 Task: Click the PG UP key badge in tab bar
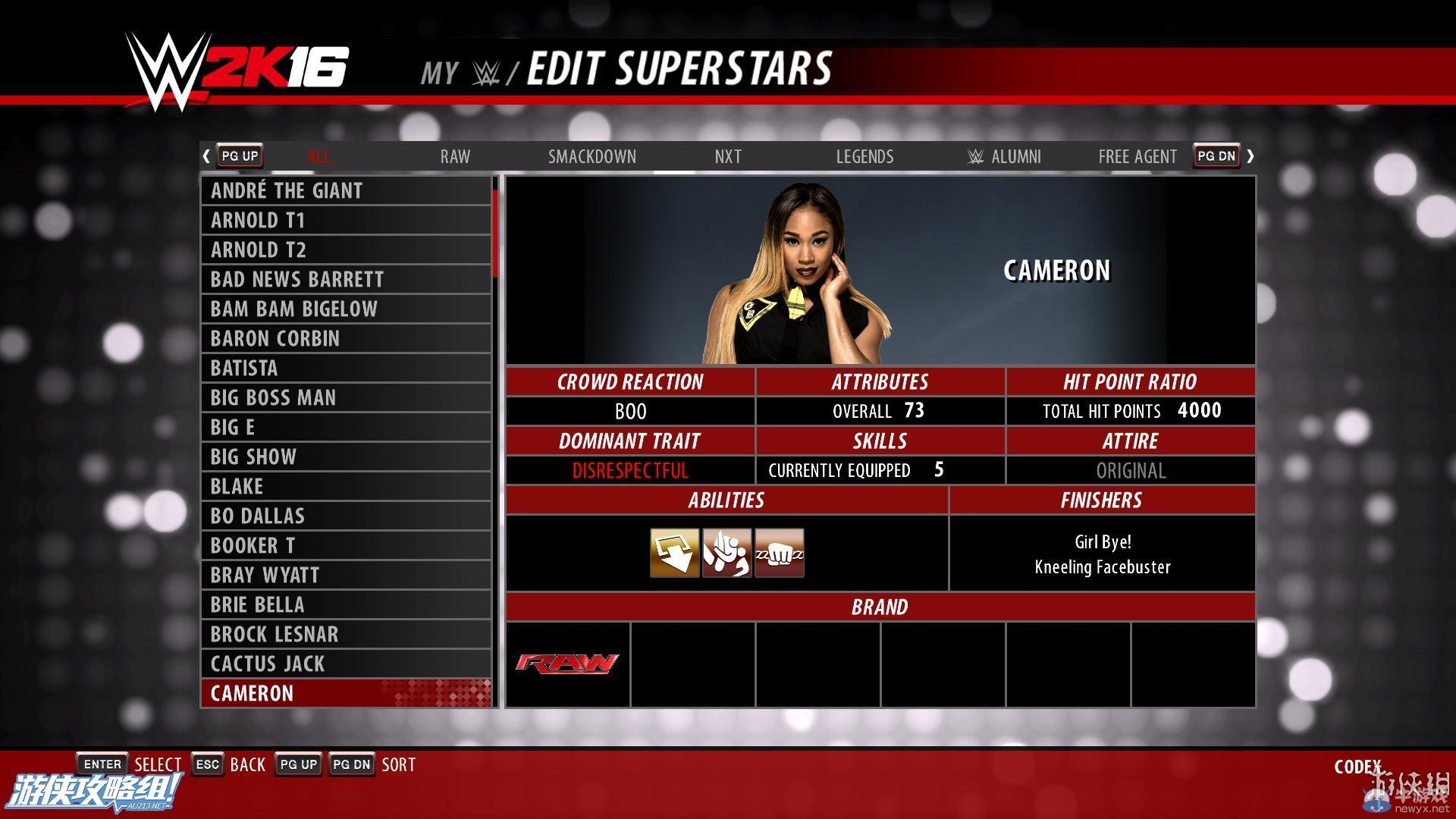[239, 155]
